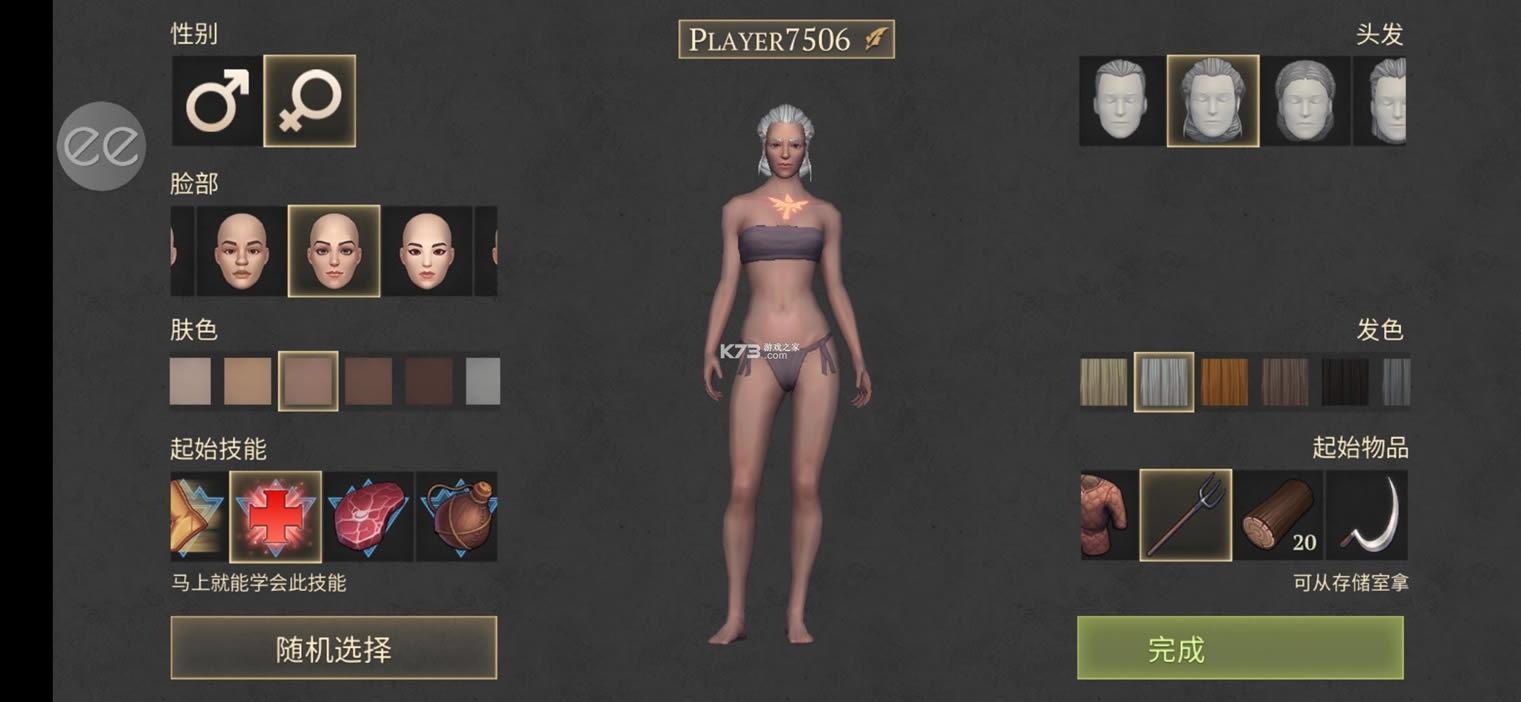Choose the female gender symbol
1521x702 pixels.
(309, 101)
